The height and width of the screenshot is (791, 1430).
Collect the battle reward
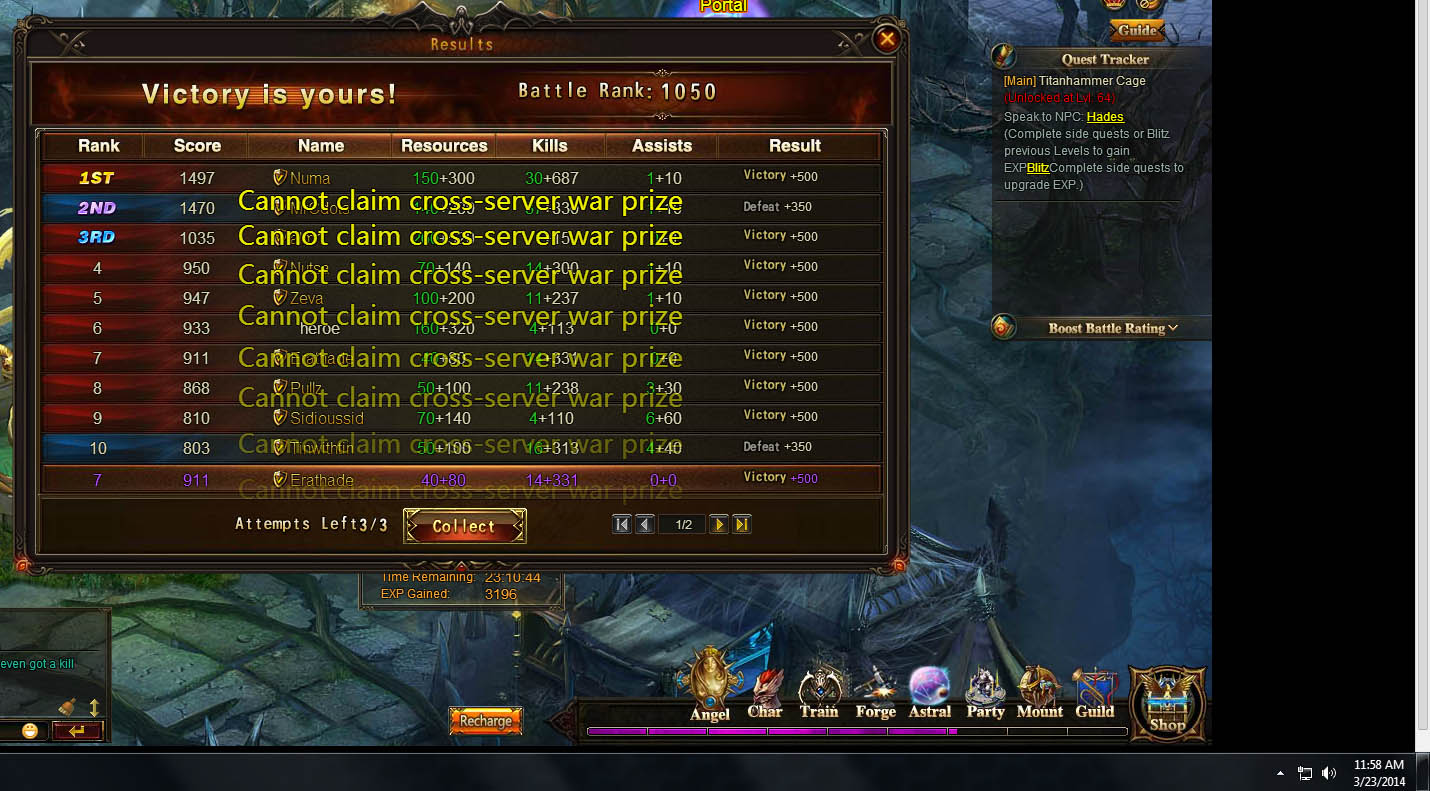(465, 526)
